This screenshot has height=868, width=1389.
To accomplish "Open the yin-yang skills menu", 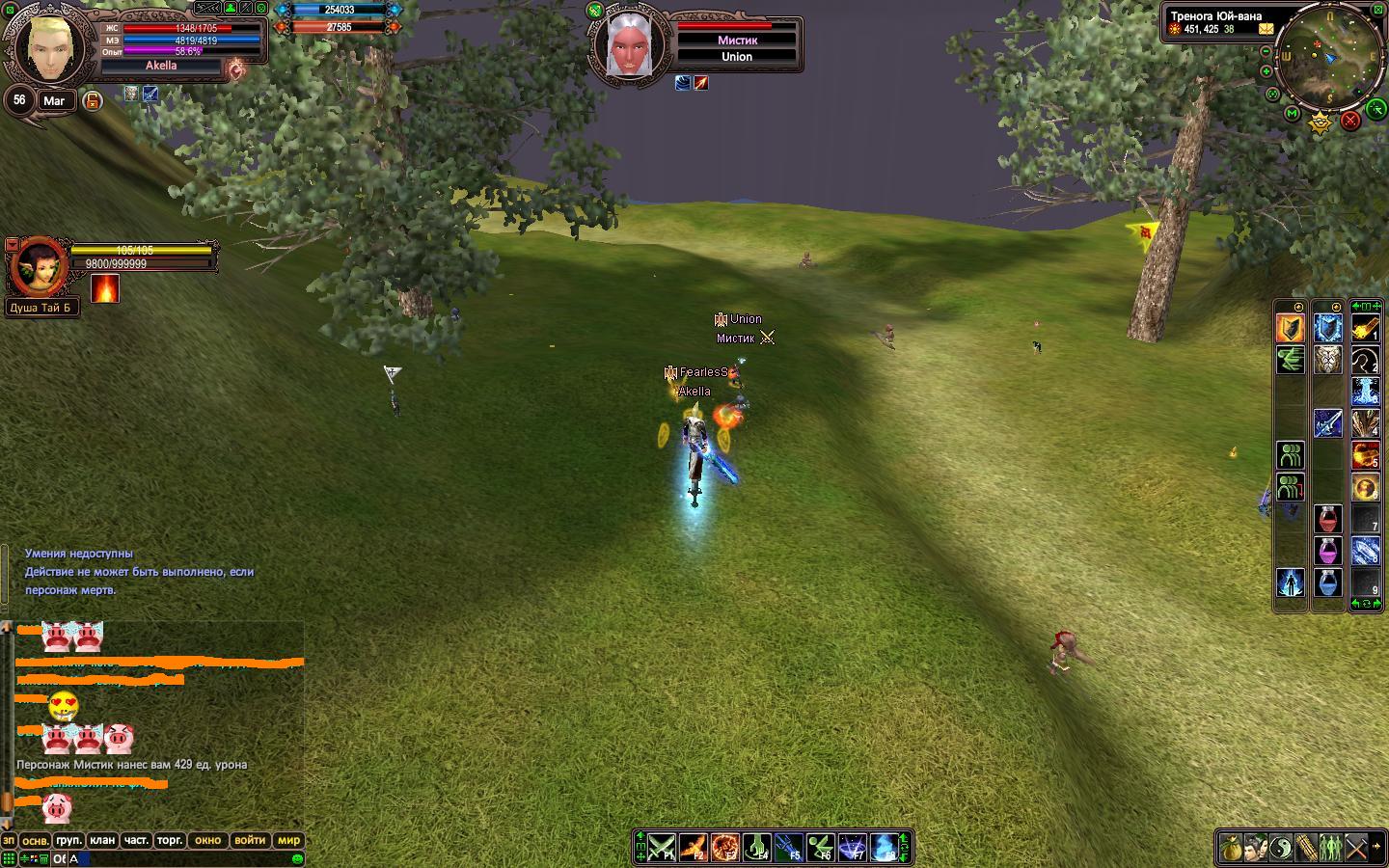I will (x=1280, y=849).
